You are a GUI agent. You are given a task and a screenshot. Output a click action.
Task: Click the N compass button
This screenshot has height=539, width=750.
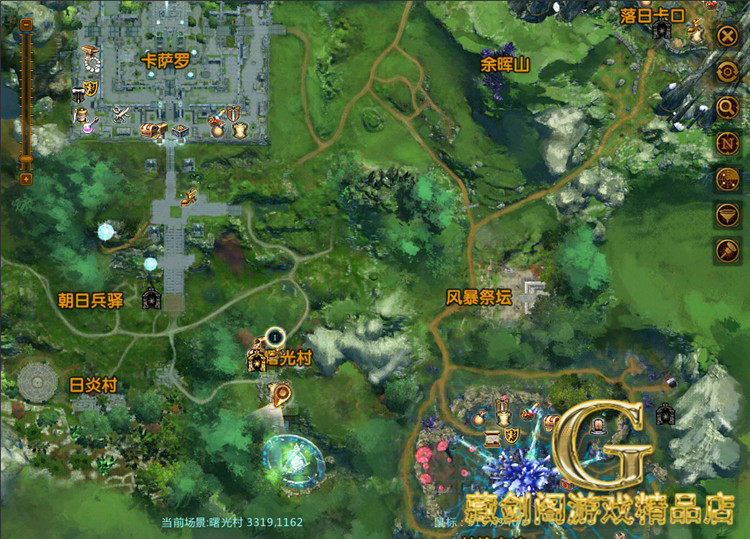pos(727,143)
